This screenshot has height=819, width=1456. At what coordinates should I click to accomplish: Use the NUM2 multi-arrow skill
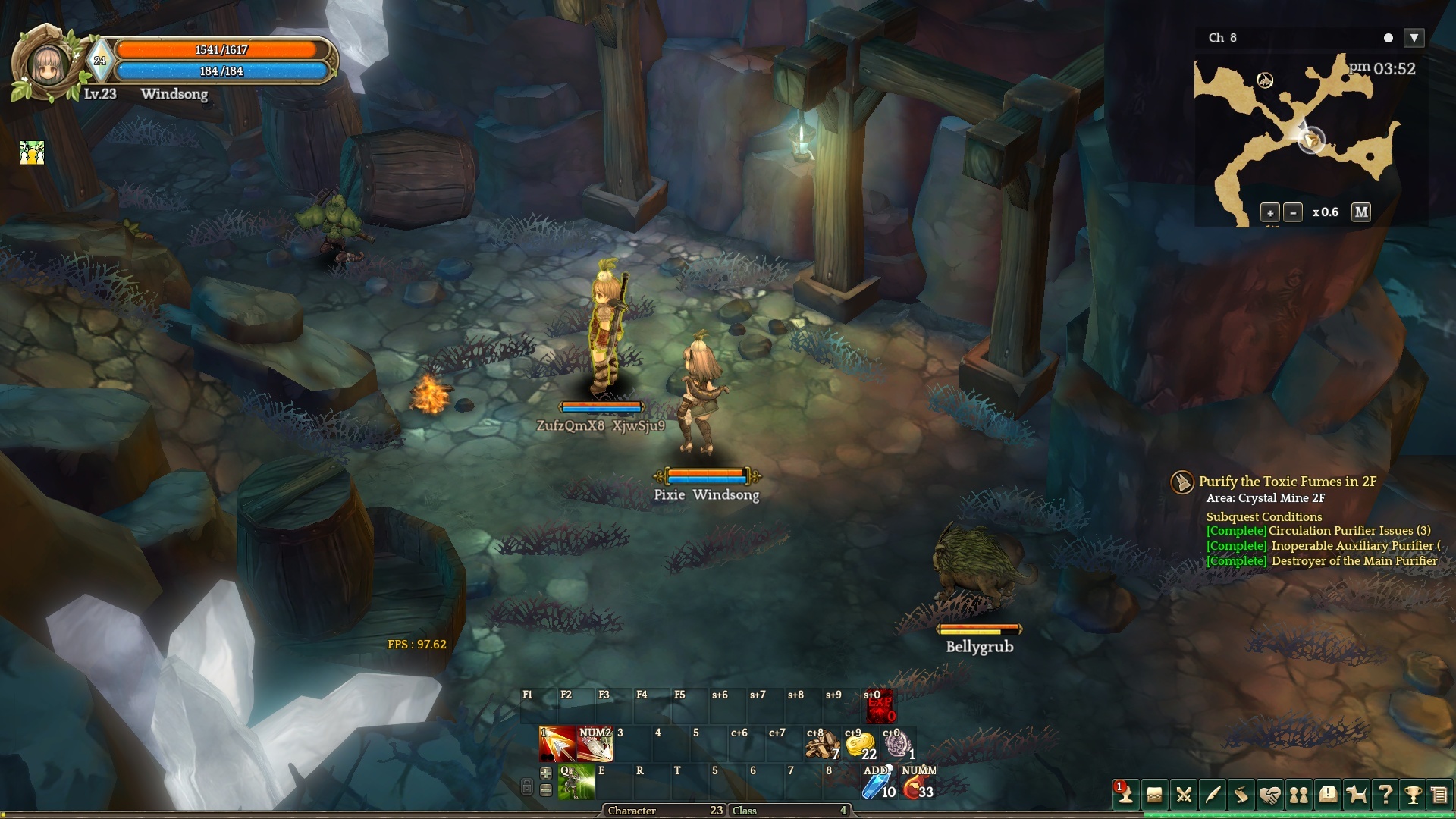[595, 744]
